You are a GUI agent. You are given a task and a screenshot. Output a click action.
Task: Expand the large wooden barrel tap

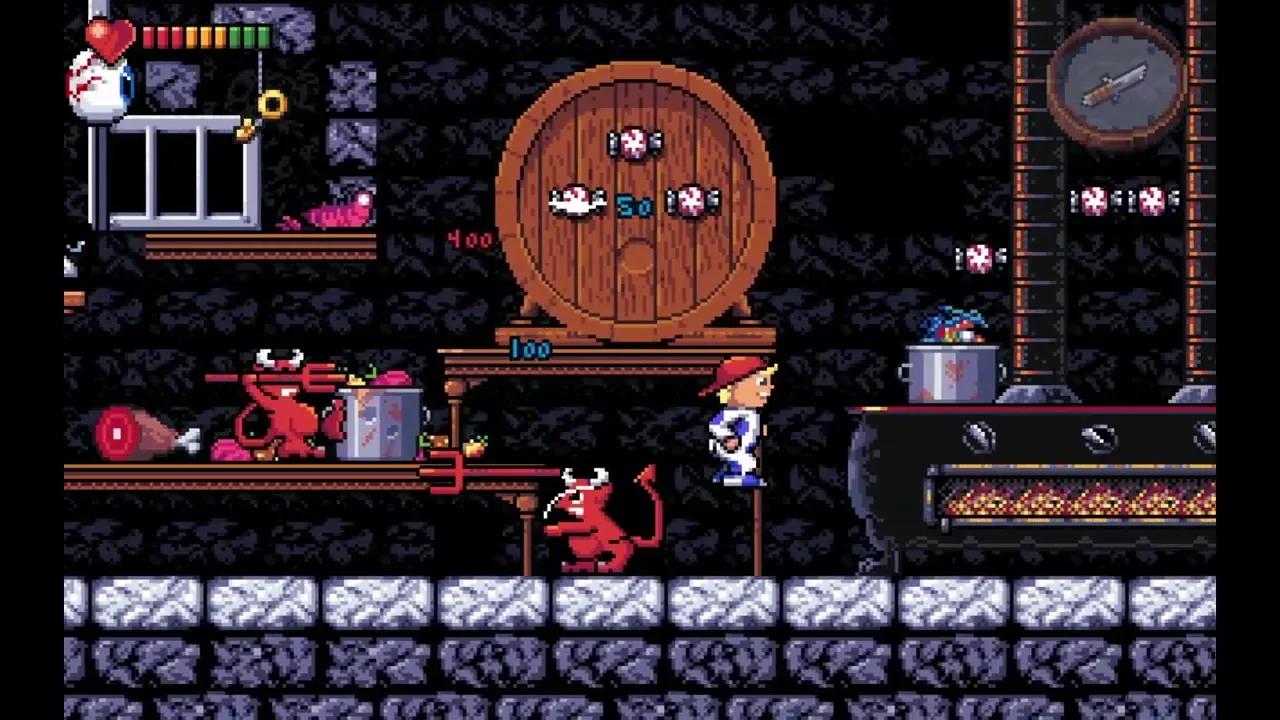tap(638, 258)
